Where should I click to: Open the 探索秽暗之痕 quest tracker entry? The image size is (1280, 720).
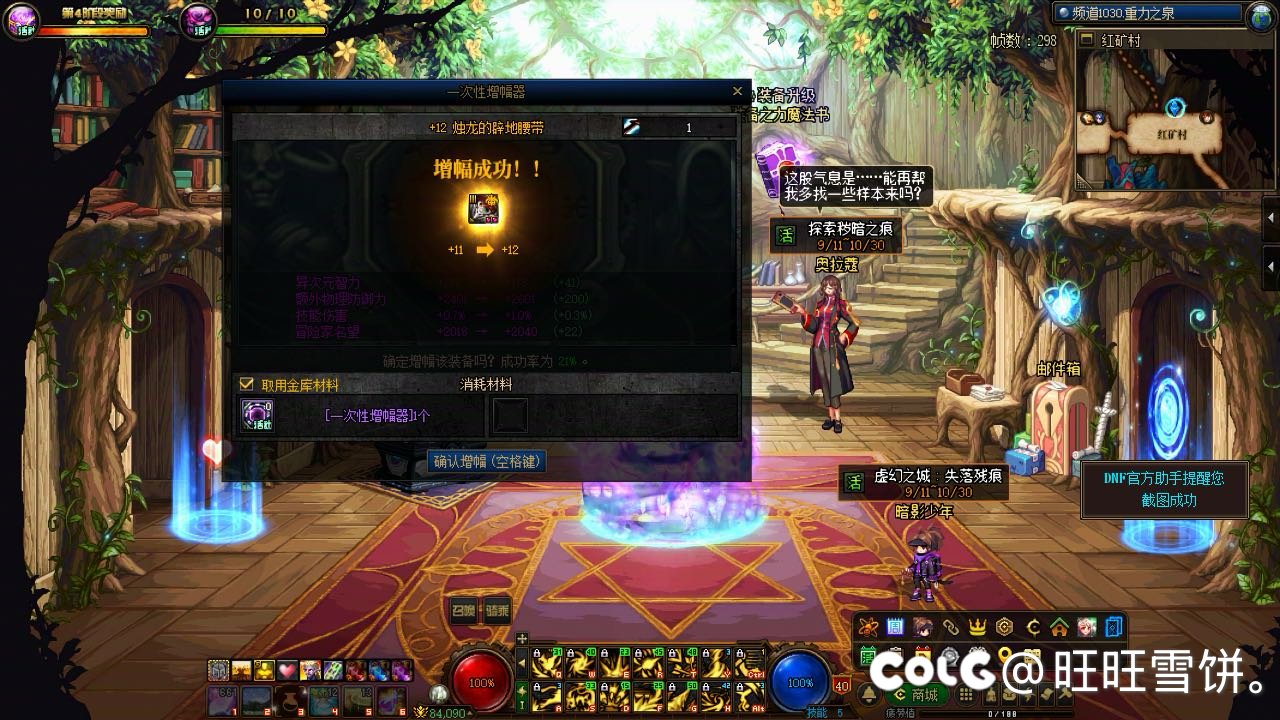[x=839, y=235]
